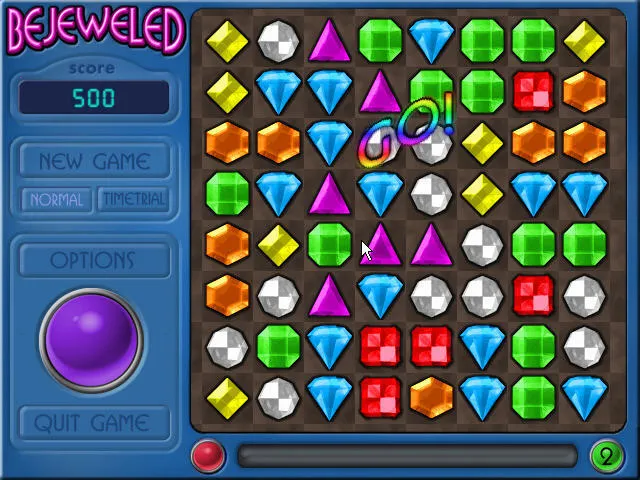The image size is (640, 480).
Task: Click the yellow gem in the bottom row
Action: (227, 397)
